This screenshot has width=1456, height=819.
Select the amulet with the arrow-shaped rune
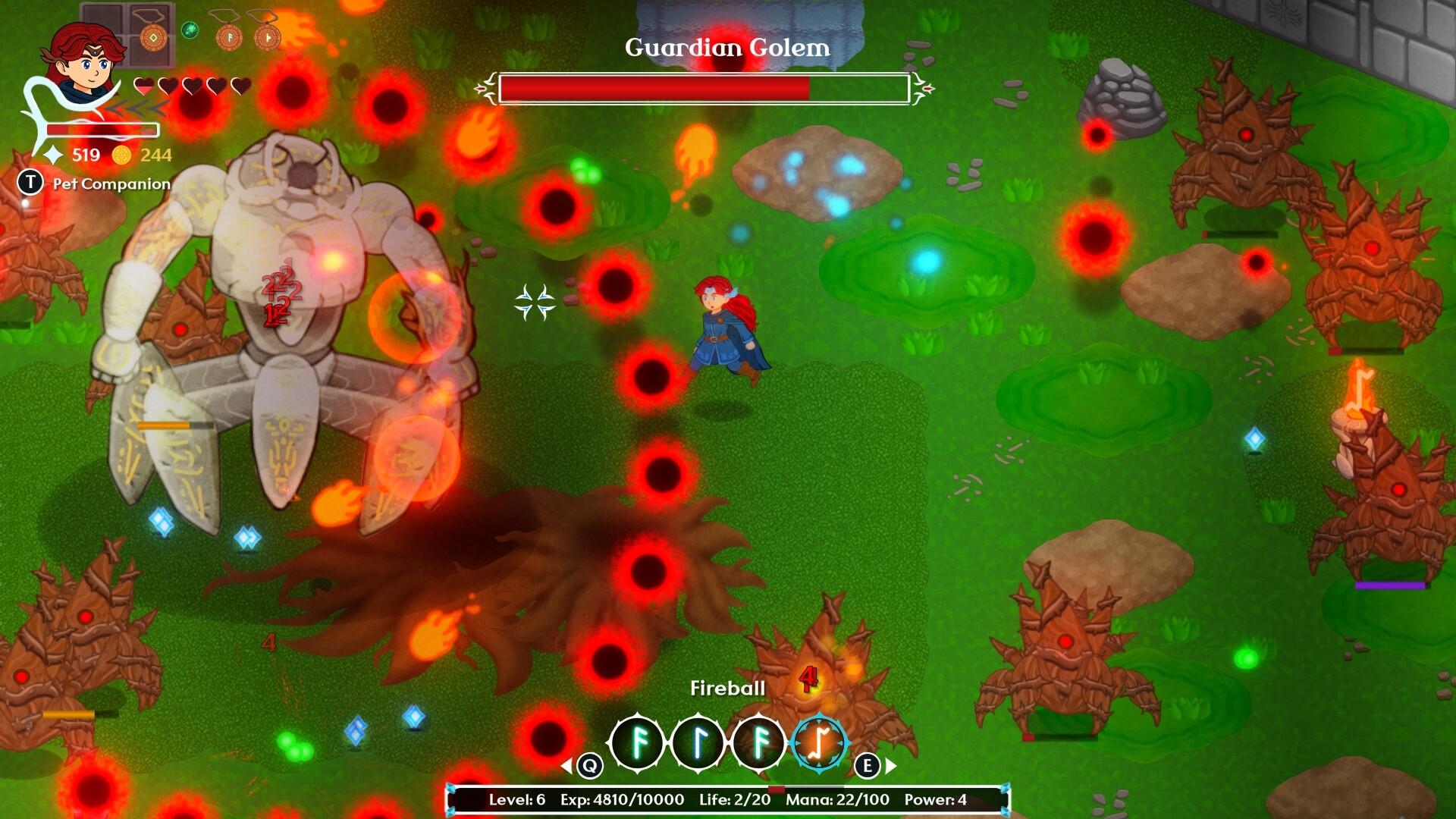click(267, 36)
